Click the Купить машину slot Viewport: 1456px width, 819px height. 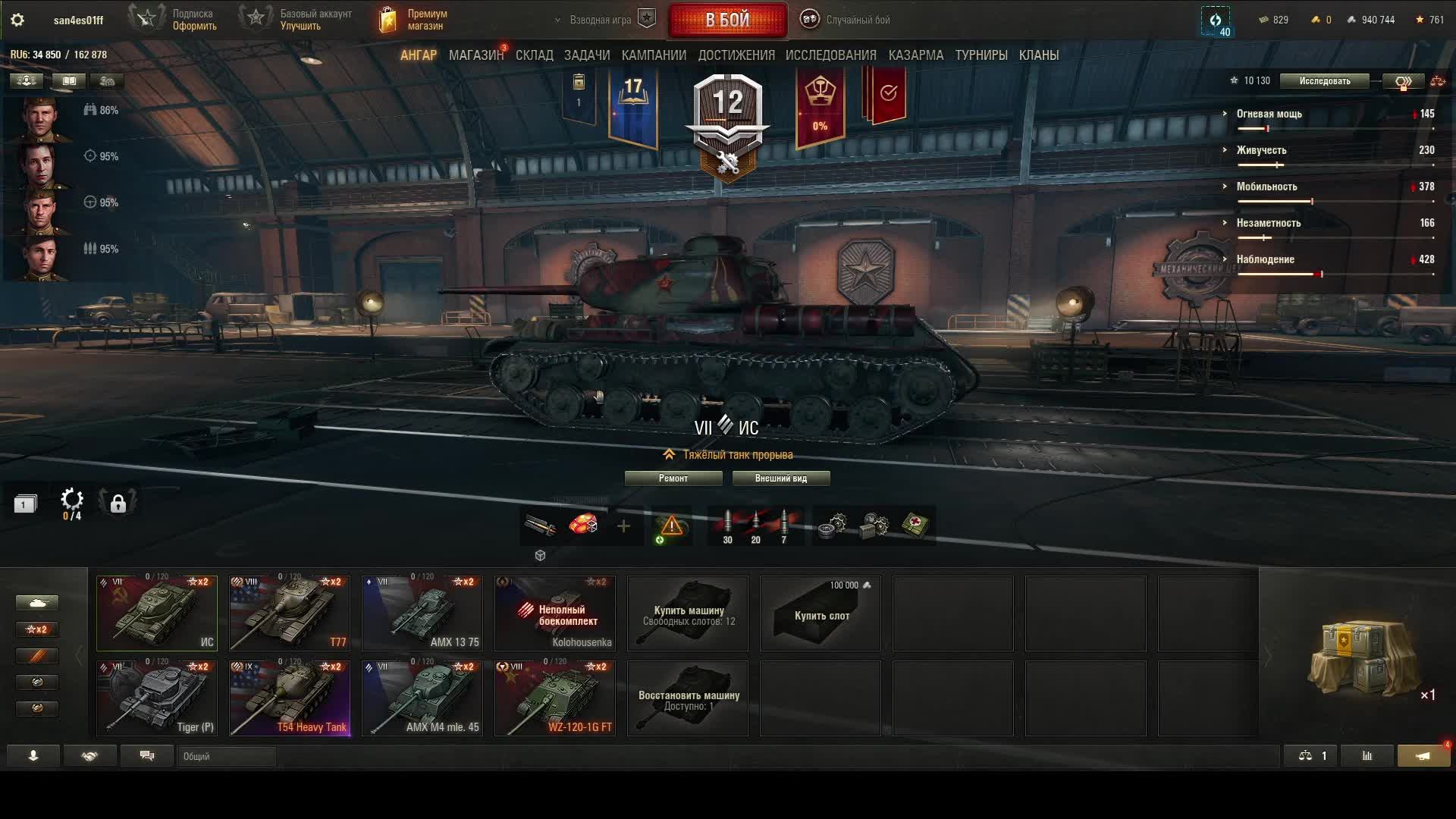(688, 613)
